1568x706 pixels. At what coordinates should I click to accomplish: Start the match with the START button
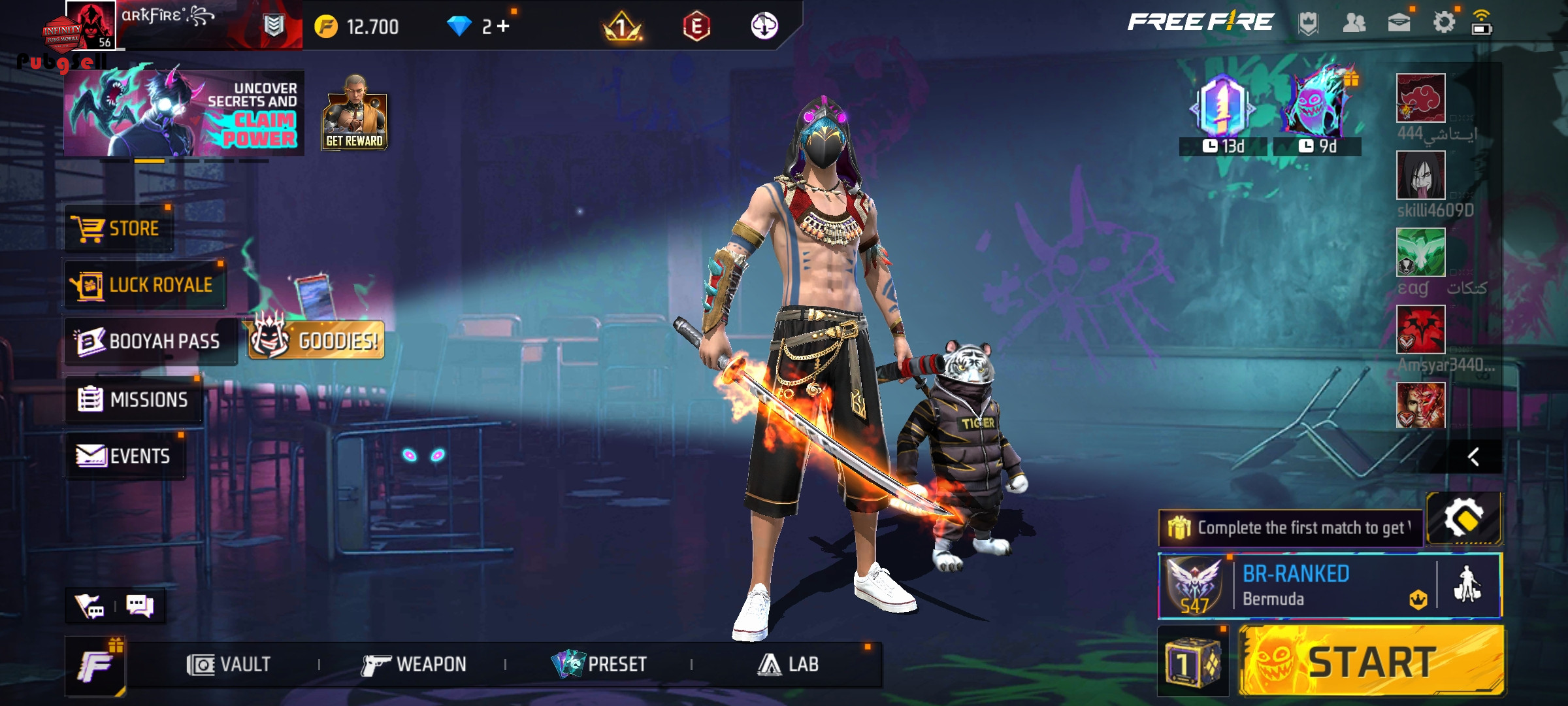[x=1371, y=661]
